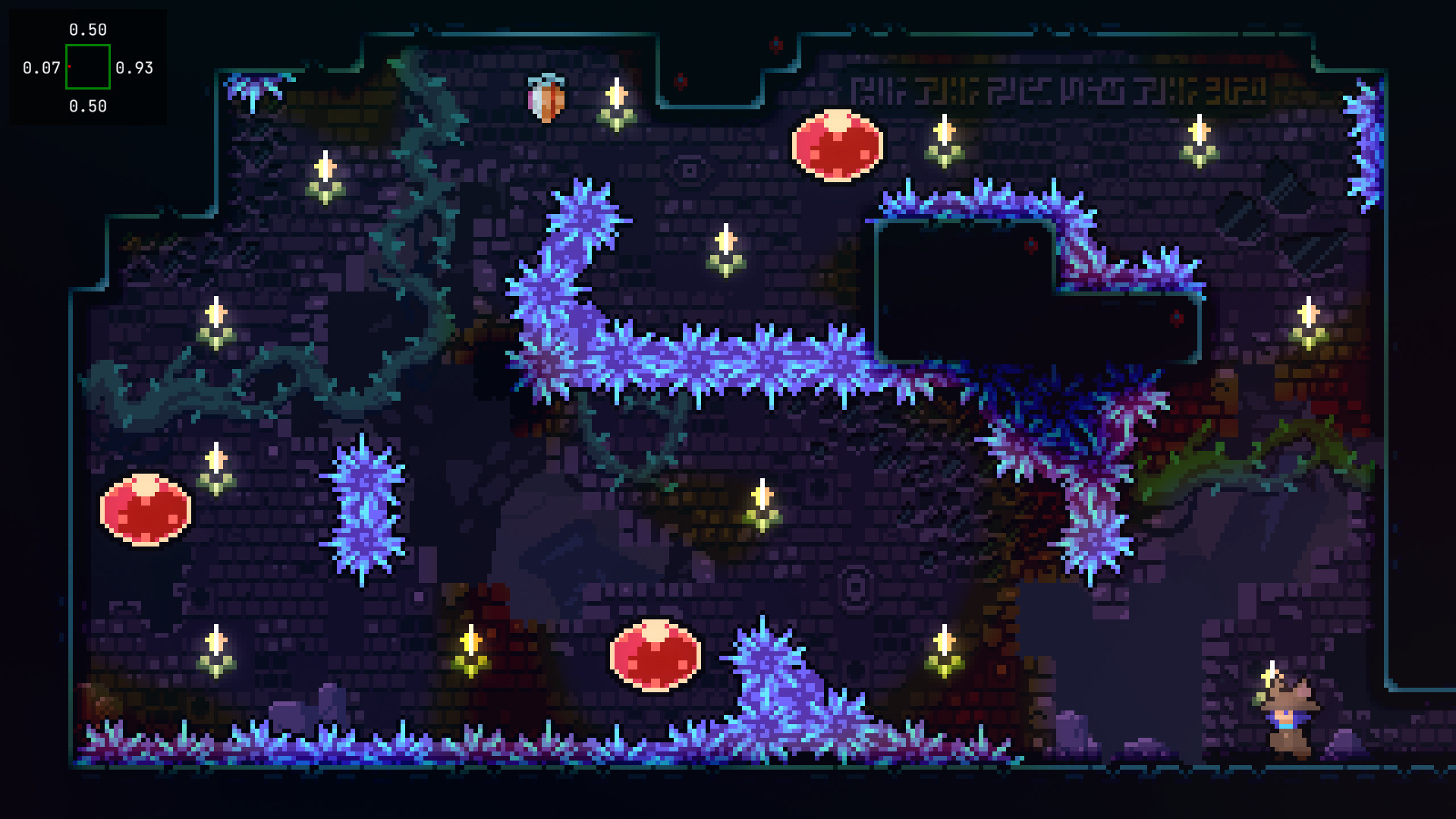1456x819 pixels.
Task: Toggle the red dot inside the green rectangle
Action: click(69, 68)
